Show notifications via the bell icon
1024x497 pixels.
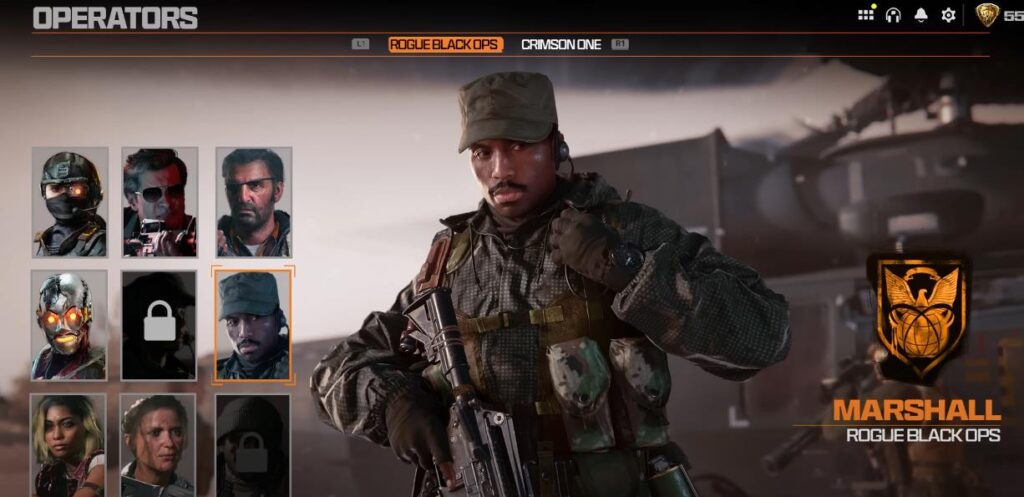click(x=921, y=15)
